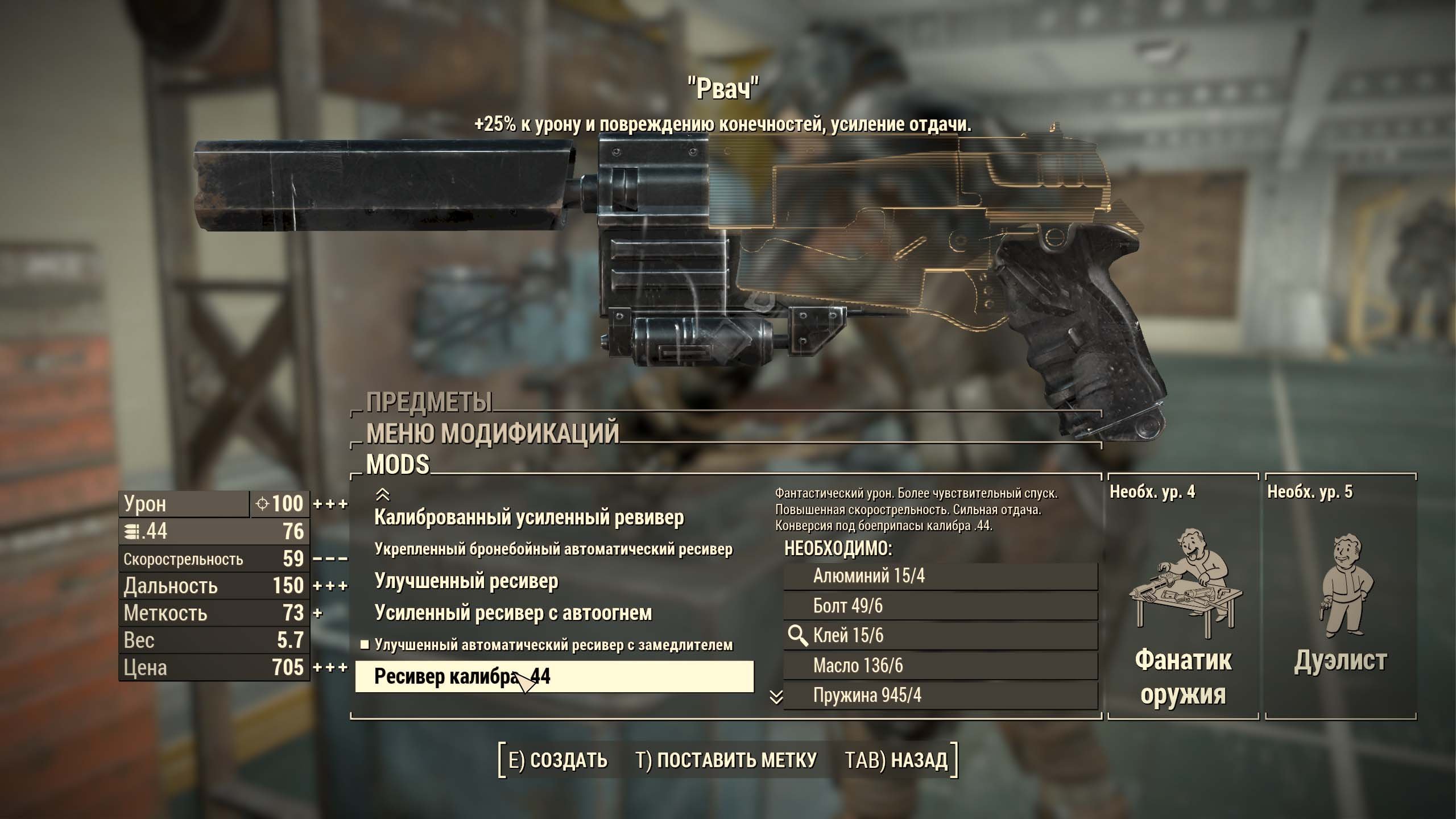Screen dimensions: 1456x819
Task: Select the Пружина 945/4 component row
Action: click(x=940, y=696)
